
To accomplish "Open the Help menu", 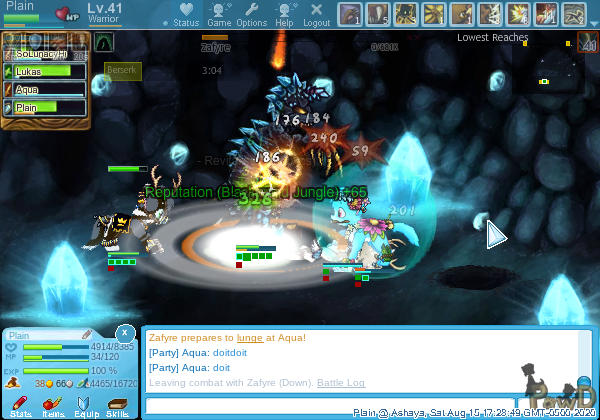I will pos(284,14).
